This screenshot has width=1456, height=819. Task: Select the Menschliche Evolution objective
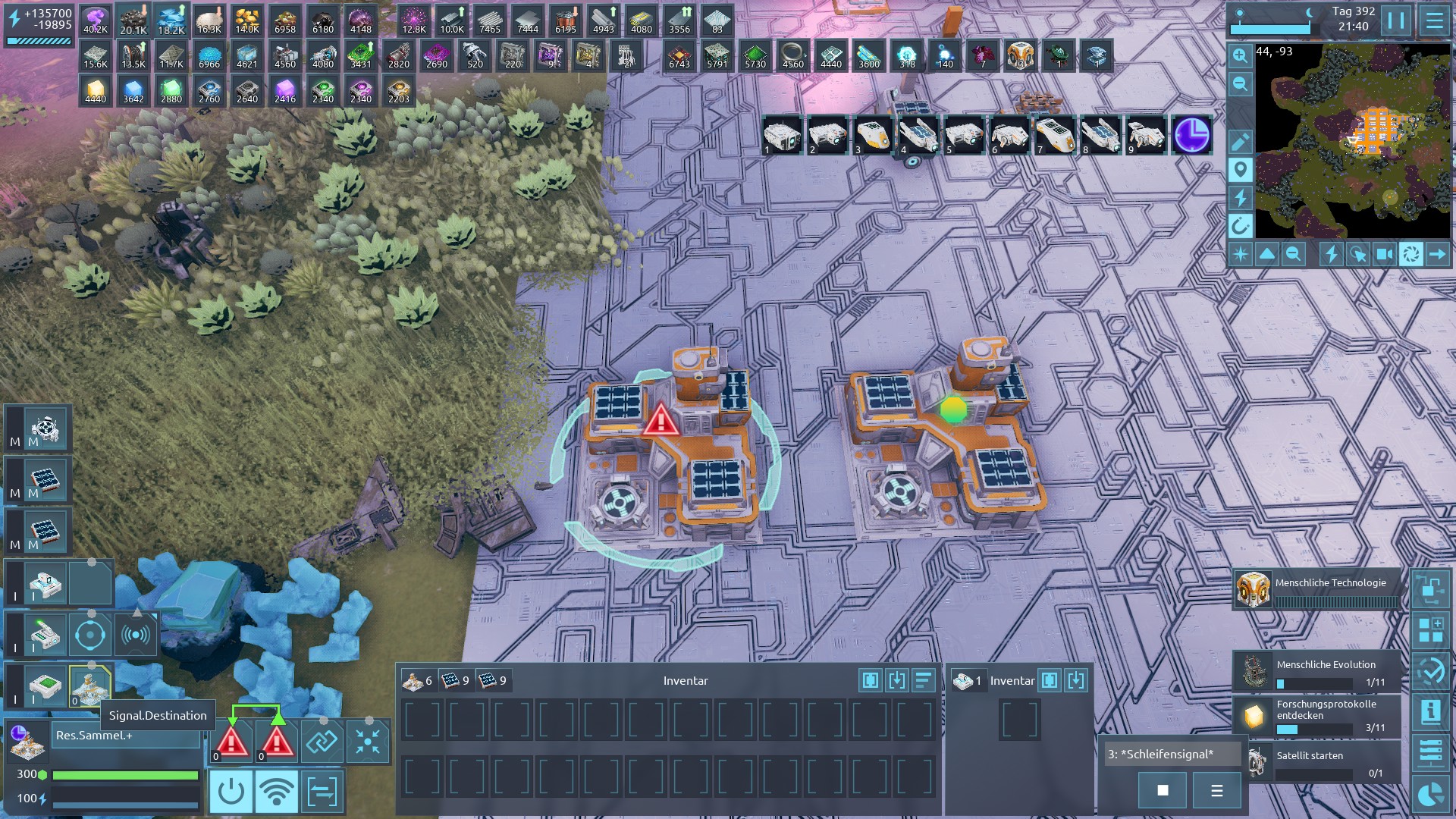1317,671
